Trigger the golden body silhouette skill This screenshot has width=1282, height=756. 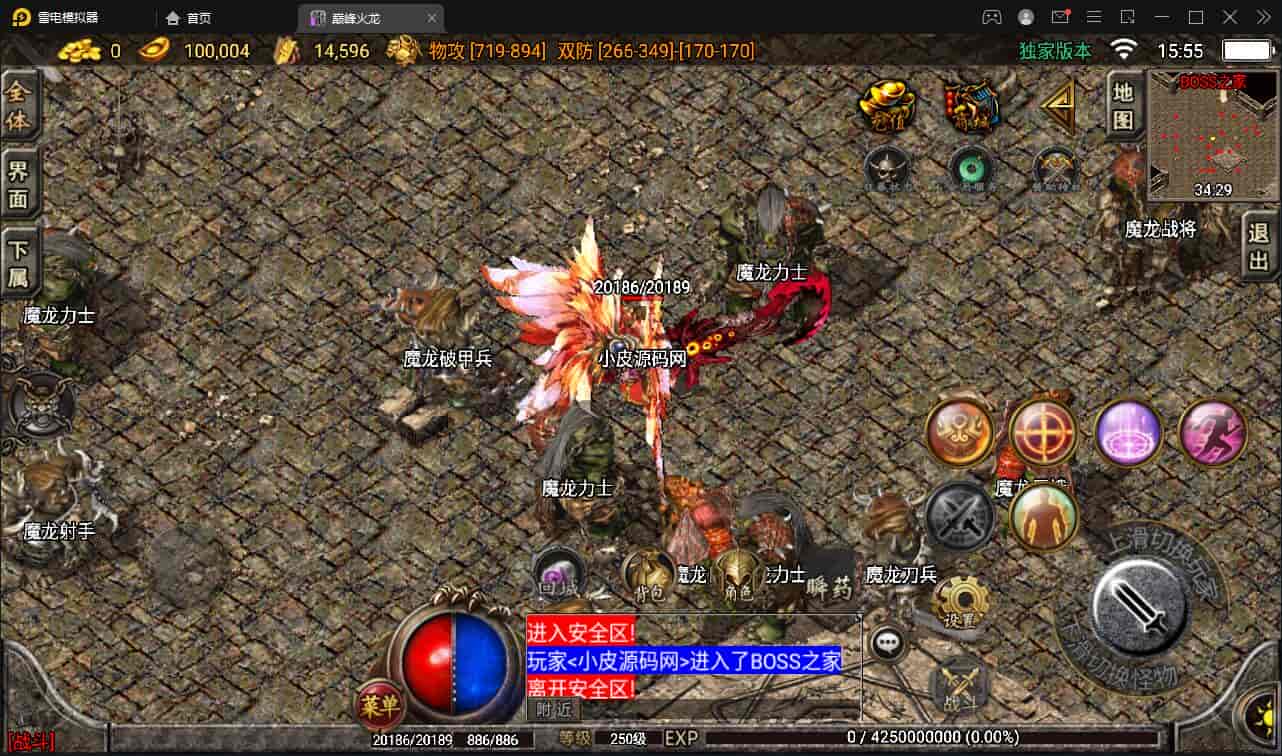[1043, 517]
